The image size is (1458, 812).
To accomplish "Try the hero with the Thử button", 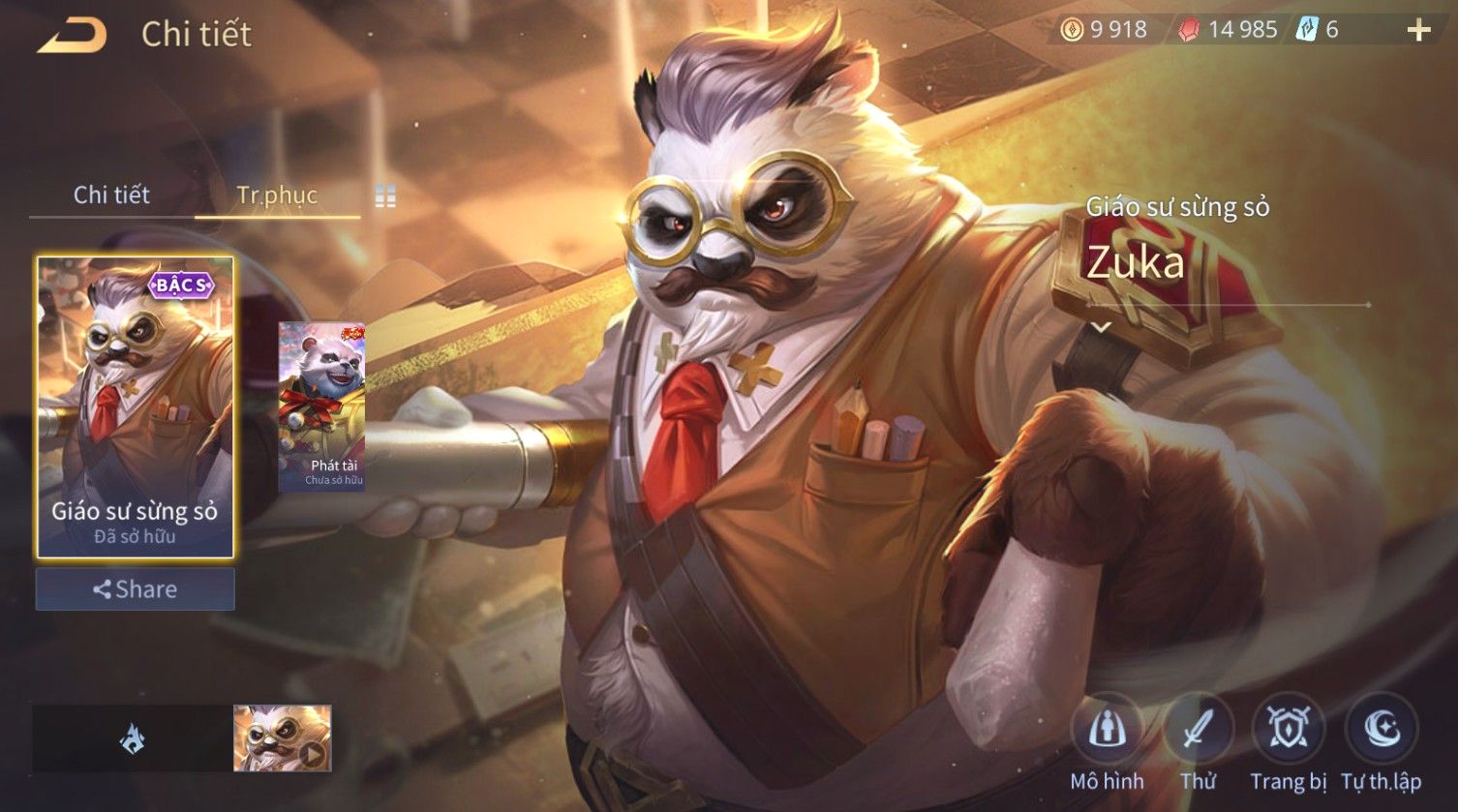I will [x=1198, y=732].
